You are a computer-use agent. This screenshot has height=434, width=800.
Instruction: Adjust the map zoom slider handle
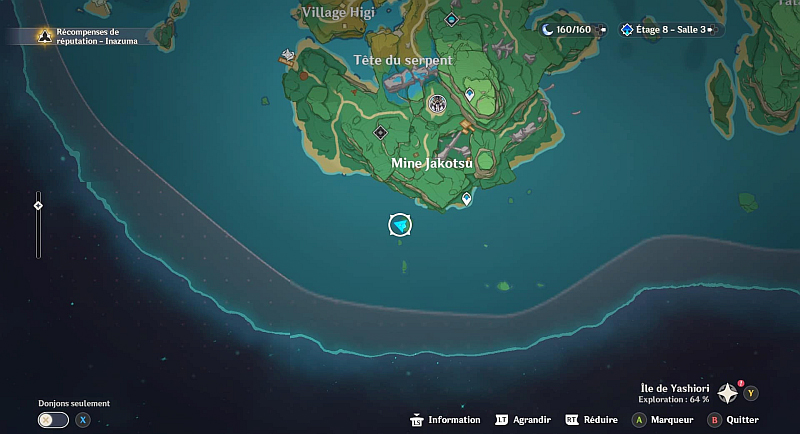(x=38, y=206)
